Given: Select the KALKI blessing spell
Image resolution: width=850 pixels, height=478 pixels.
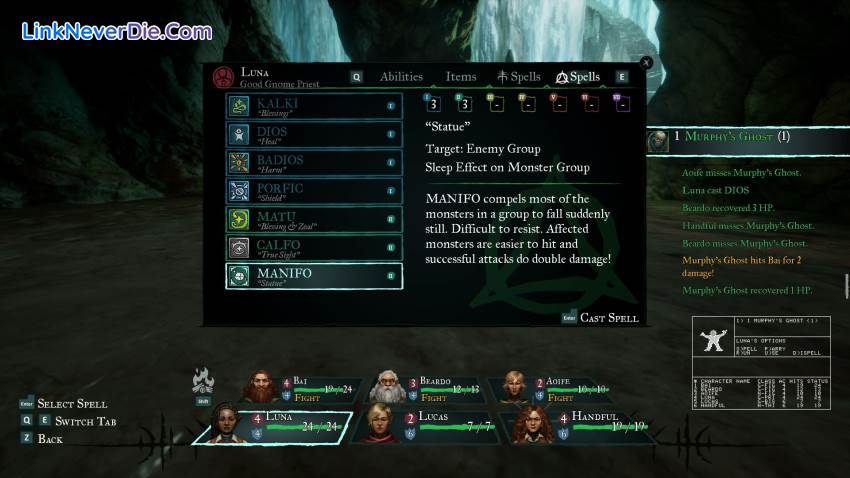Looking at the screenshot, I should (314, 106).
